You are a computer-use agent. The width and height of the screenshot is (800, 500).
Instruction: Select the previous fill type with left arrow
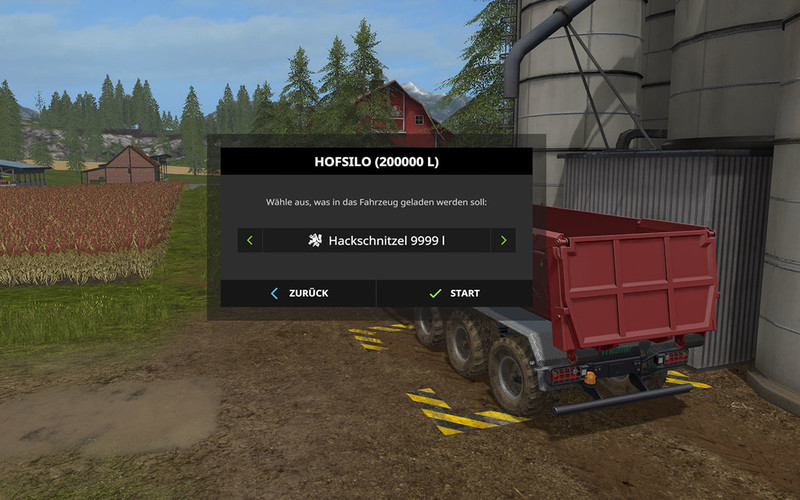click(249, 241)
